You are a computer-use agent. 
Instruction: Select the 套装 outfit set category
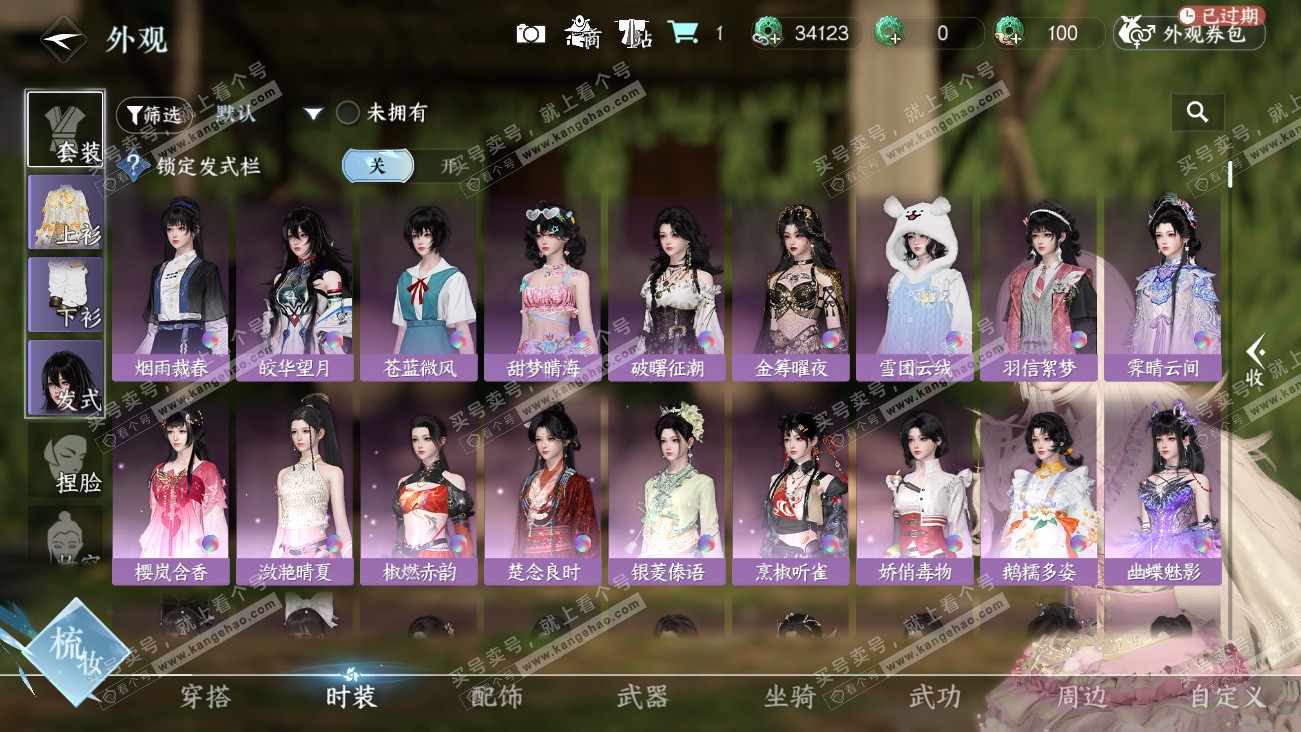pyautogui.click(x=66, y=130)
